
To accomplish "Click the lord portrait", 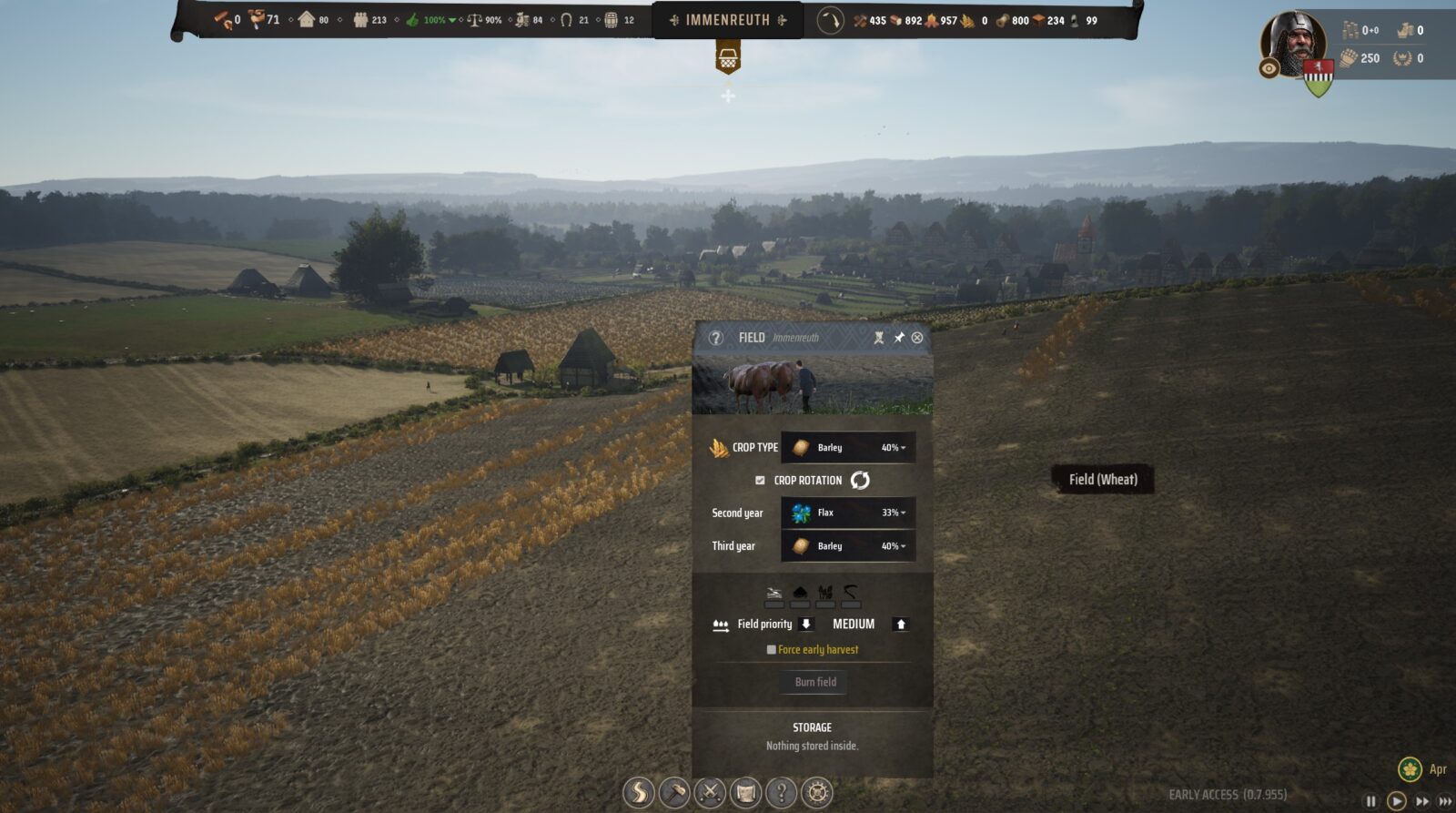I will pos(1295,41).
